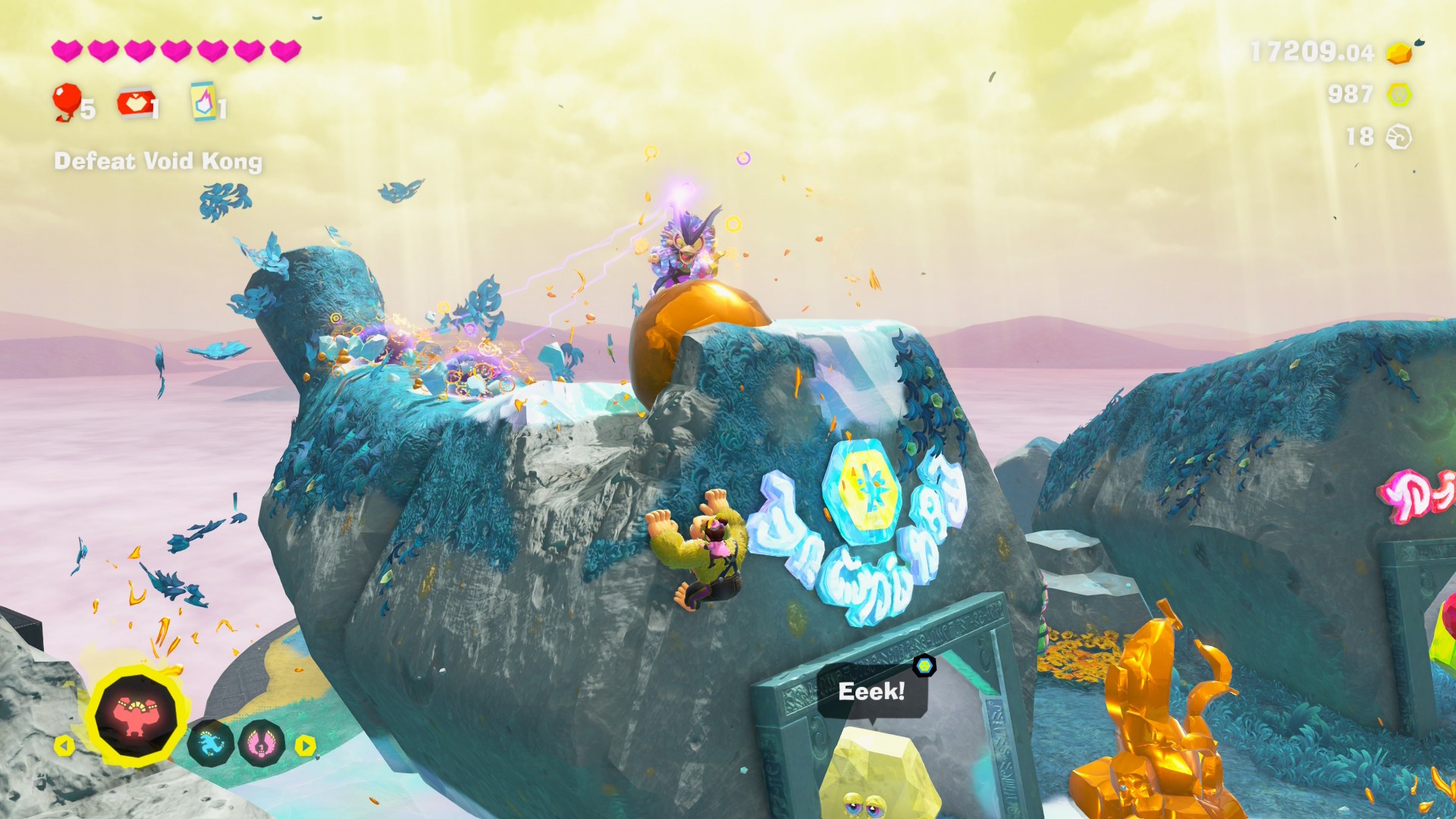The width and height of the screenshot is (1456, 819).
Task: Switch to the pink Ostrich Bananza icon
Action: 261,743
